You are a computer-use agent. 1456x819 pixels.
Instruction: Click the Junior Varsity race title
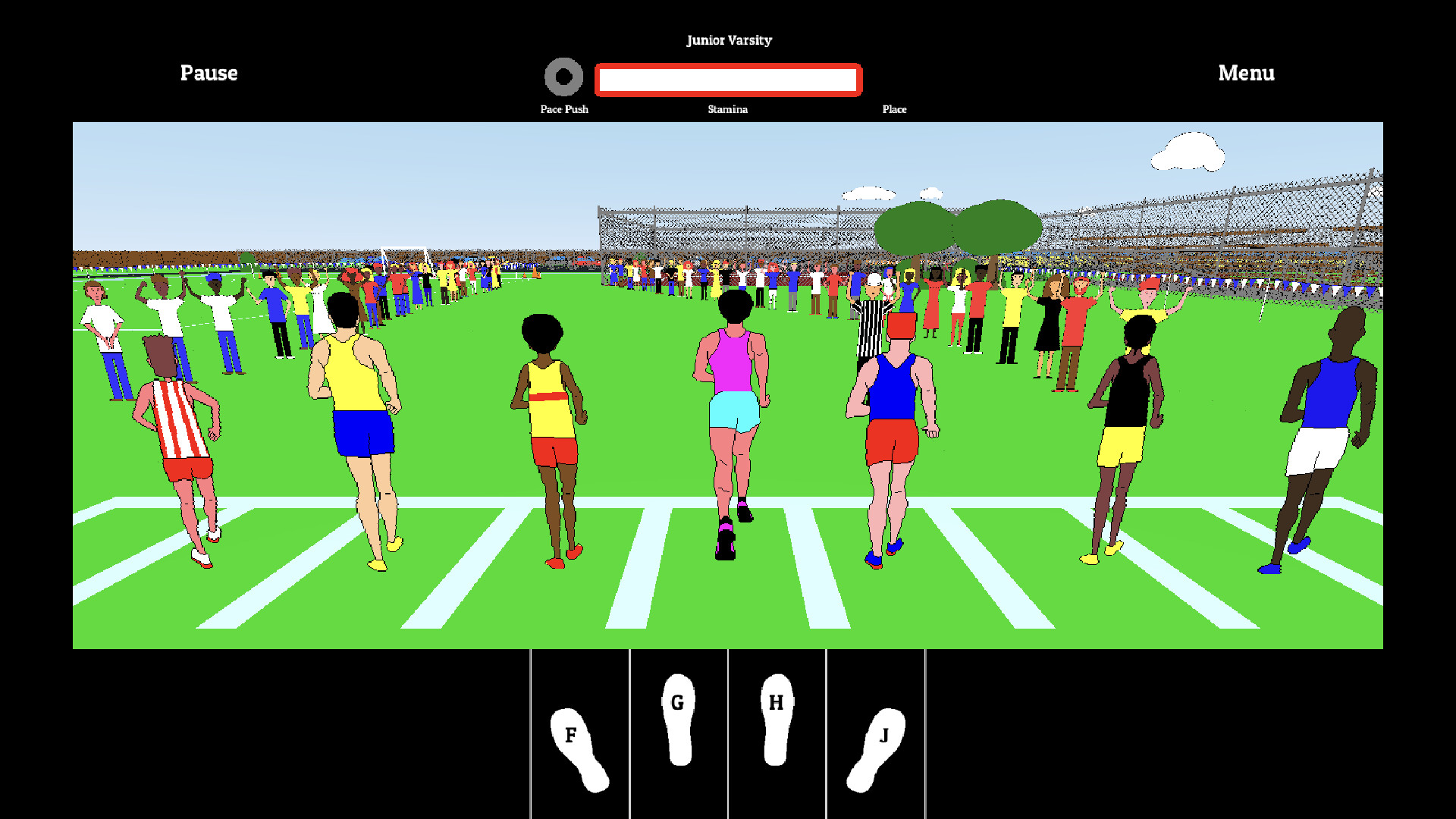pyautogui.click(x=729, y=40)
